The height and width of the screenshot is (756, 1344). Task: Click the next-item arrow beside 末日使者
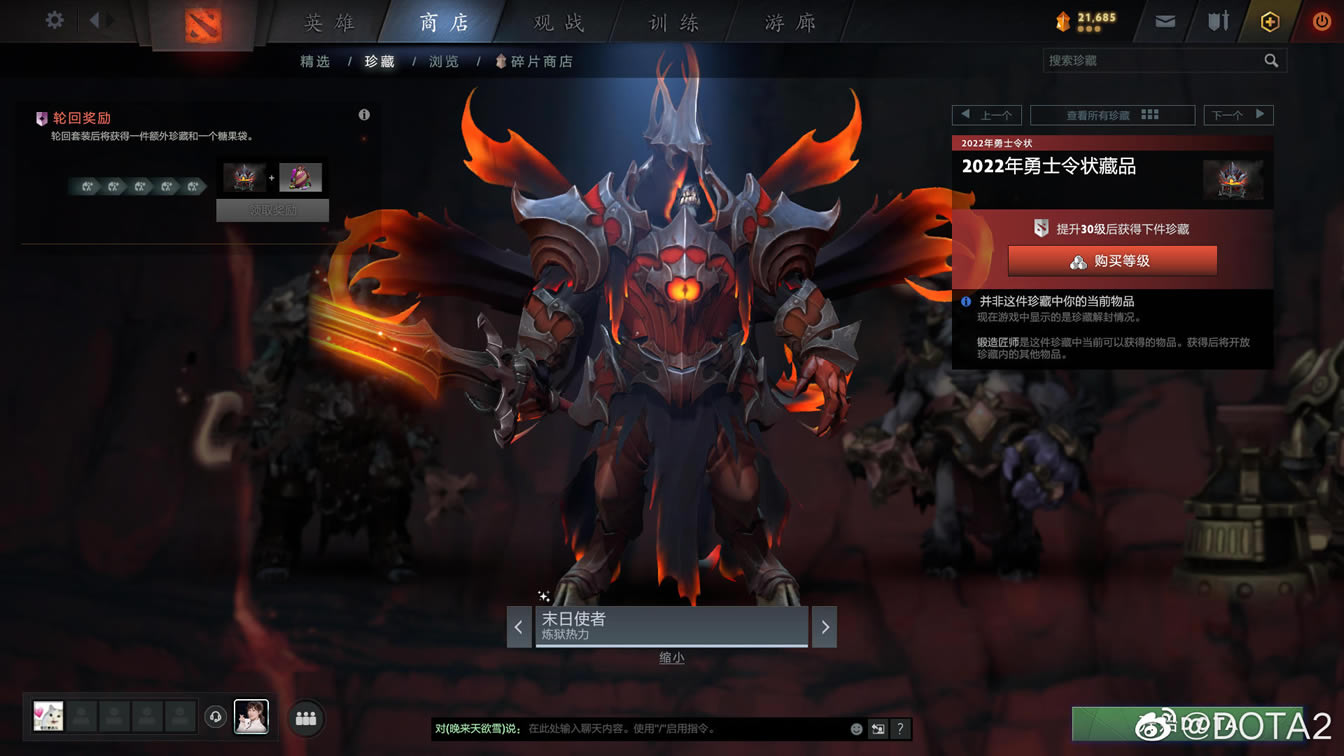pos(824,627)
